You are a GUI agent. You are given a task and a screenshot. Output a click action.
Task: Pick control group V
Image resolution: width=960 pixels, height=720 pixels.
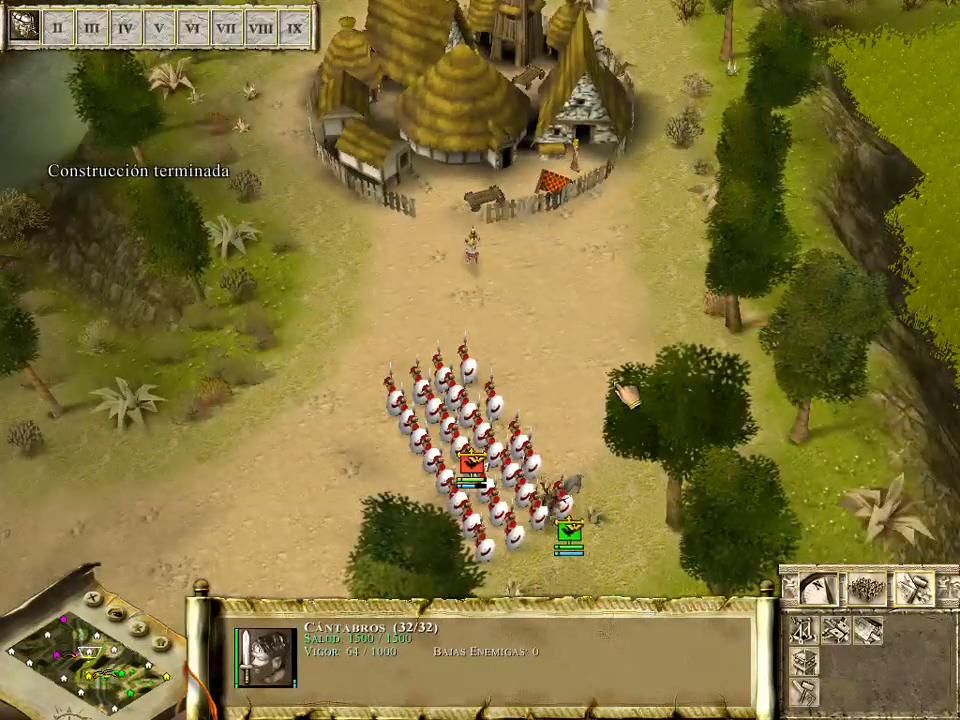click(159, 27)
